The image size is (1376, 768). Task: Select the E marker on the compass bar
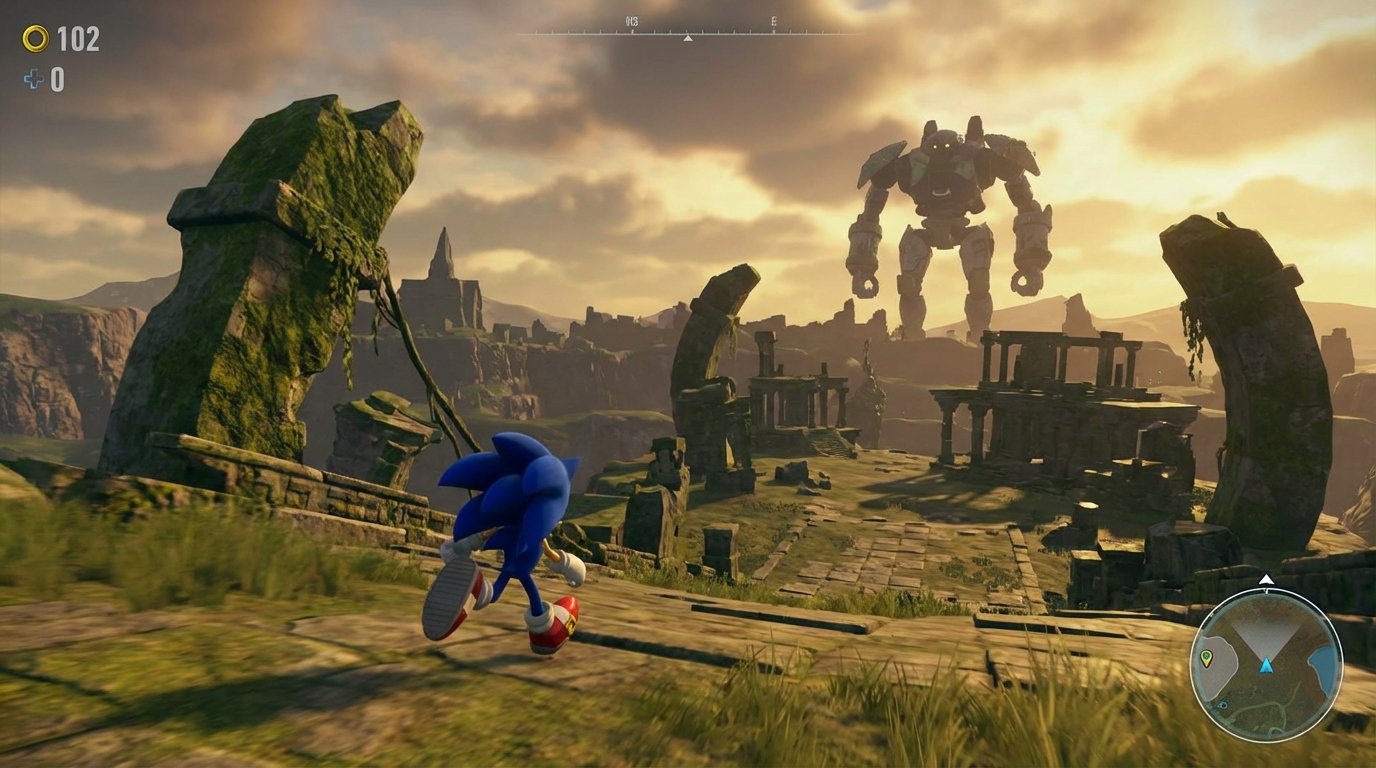pos(774,21)
